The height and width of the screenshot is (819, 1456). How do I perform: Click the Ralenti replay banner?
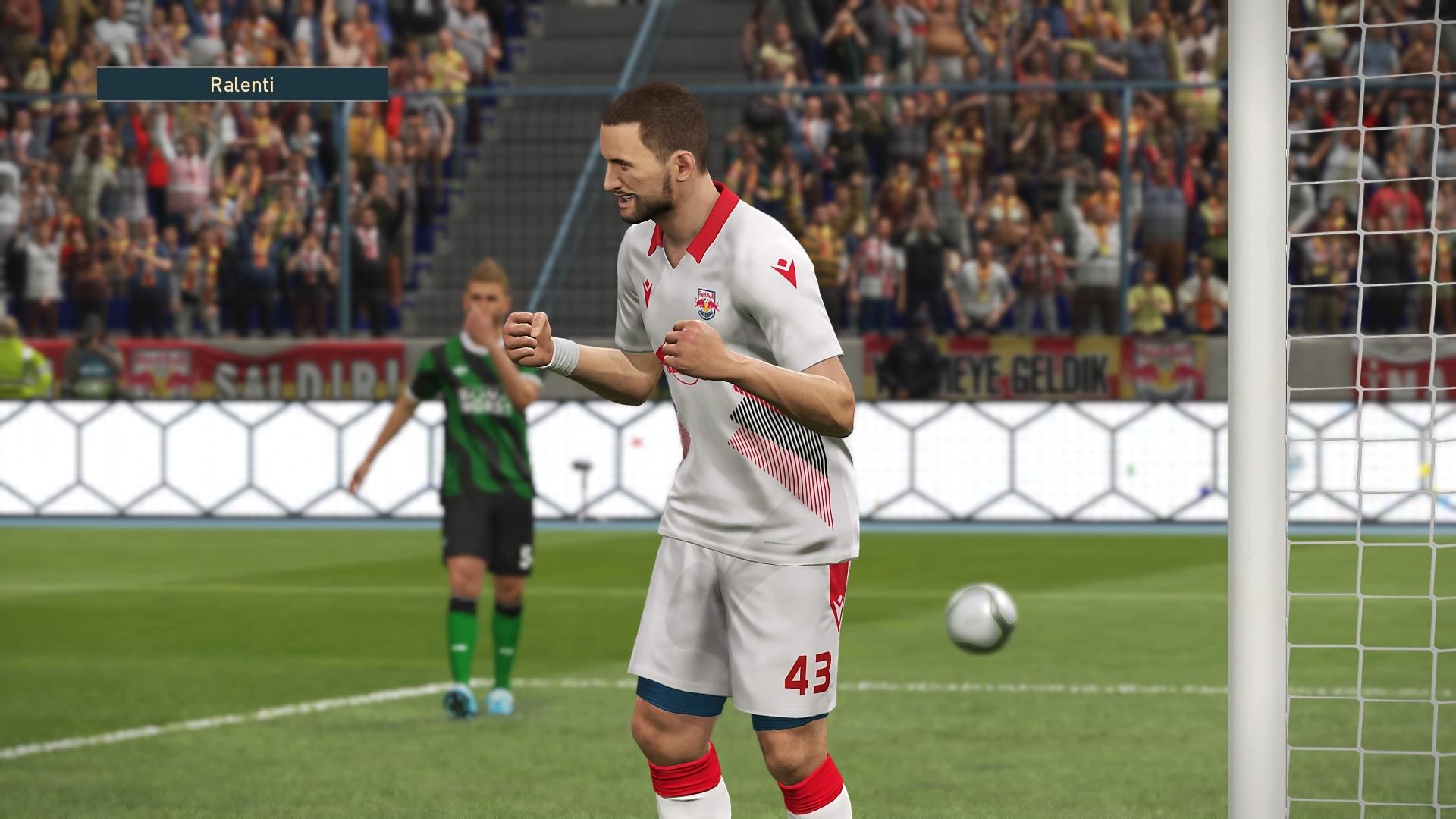243,84
